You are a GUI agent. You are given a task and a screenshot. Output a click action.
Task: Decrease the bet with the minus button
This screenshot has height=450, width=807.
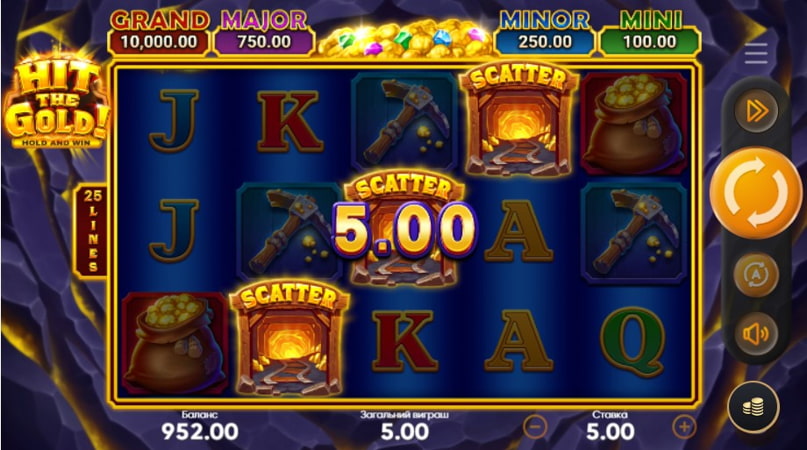[536, 427]
